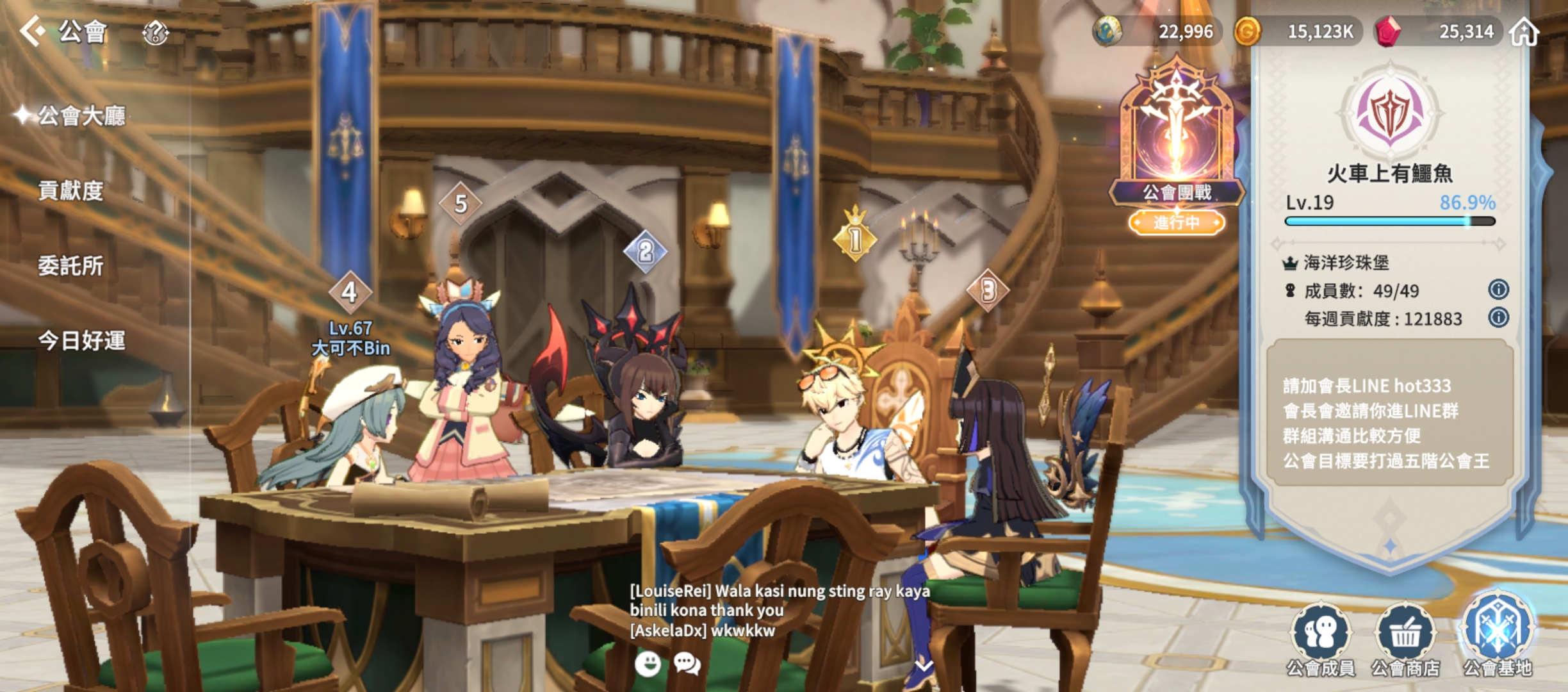
Task: Open the guild help question-mark icon
Action: click(x=155, y=32)
